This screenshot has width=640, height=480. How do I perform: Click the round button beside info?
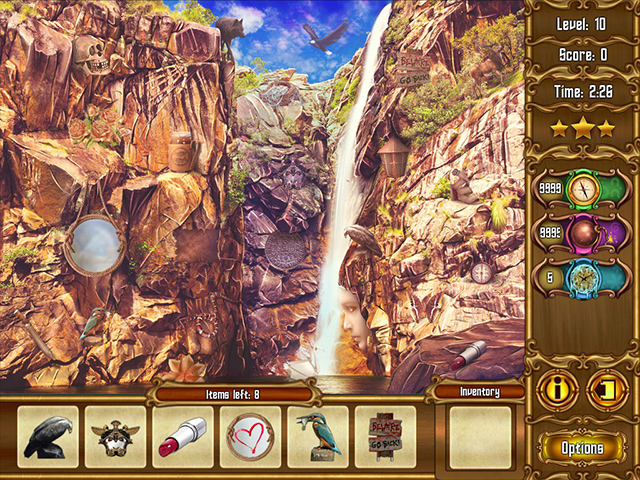(606, 391)
